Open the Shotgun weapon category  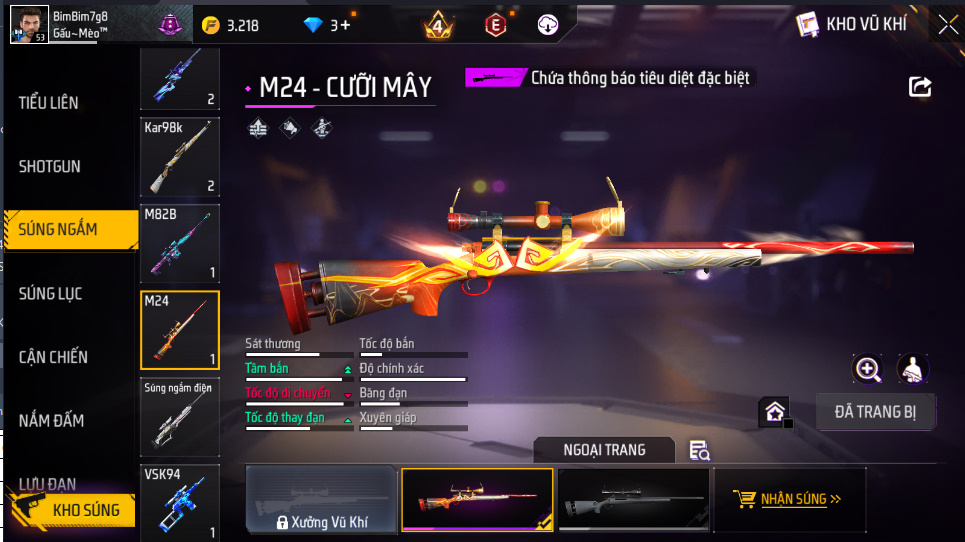click(x=50, y=166)
